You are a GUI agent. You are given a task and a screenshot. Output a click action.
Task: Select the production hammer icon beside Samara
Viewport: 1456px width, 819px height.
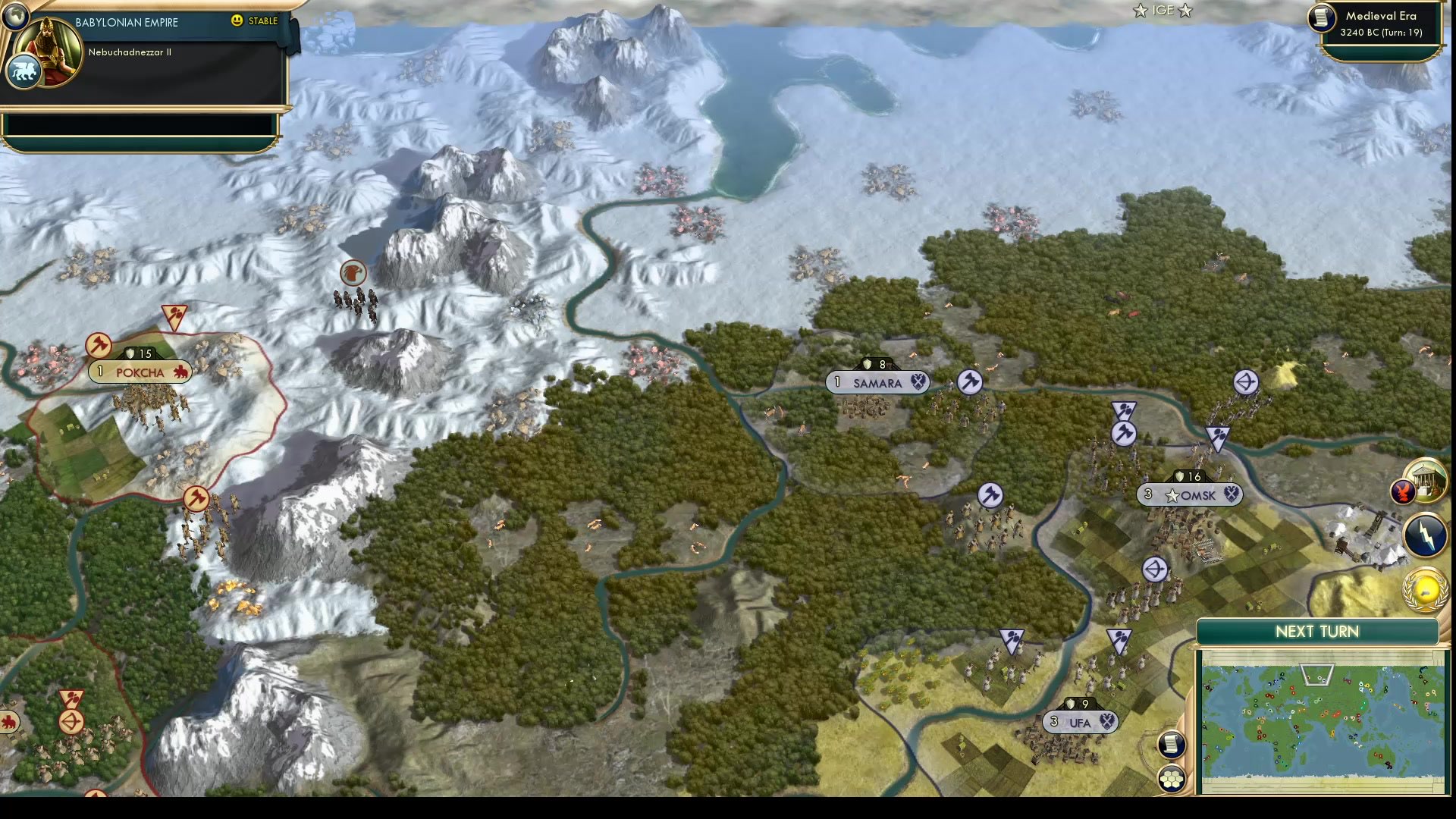[968, 383]
